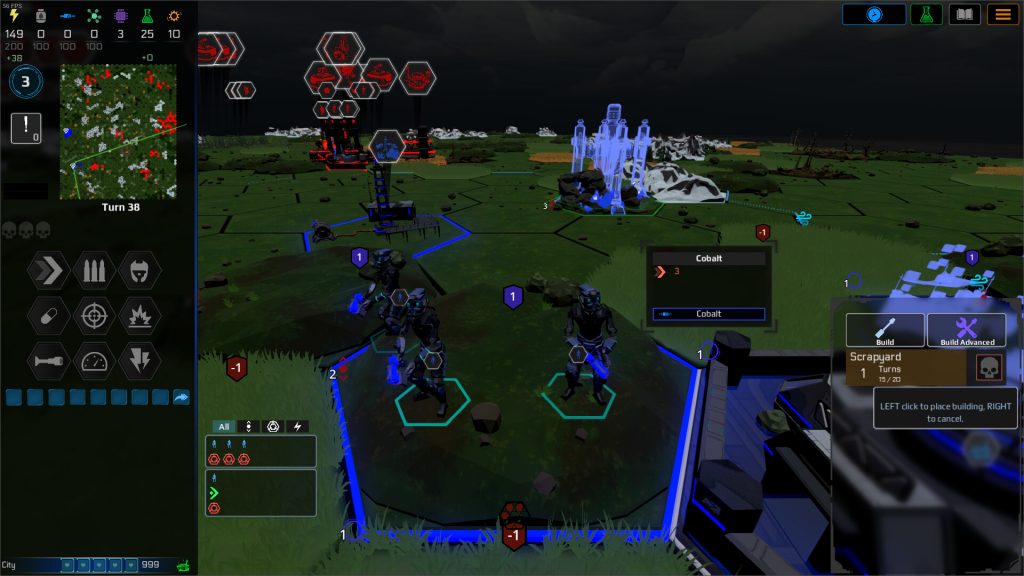Select the flashlight icon
The width and height of the screenshot is (1024, 576).
click(48, 361)
